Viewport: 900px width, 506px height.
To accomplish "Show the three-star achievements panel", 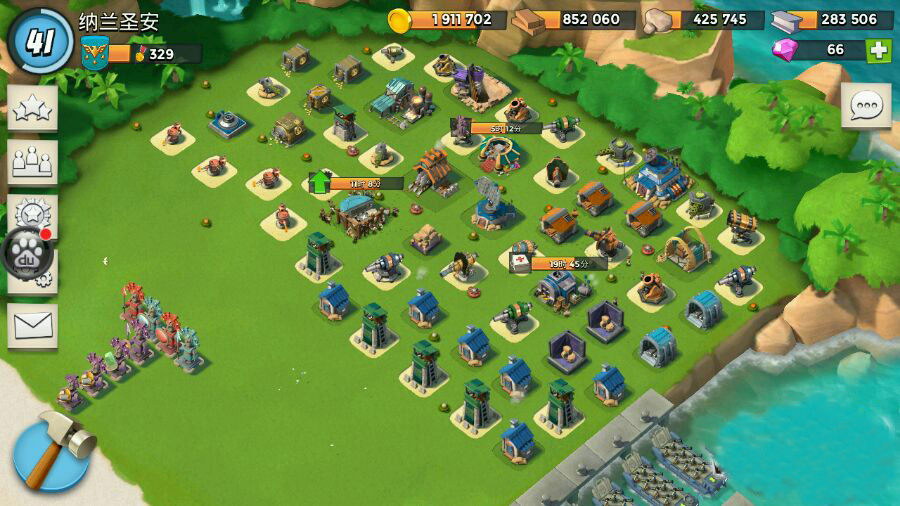I will [x=33, y=108].
